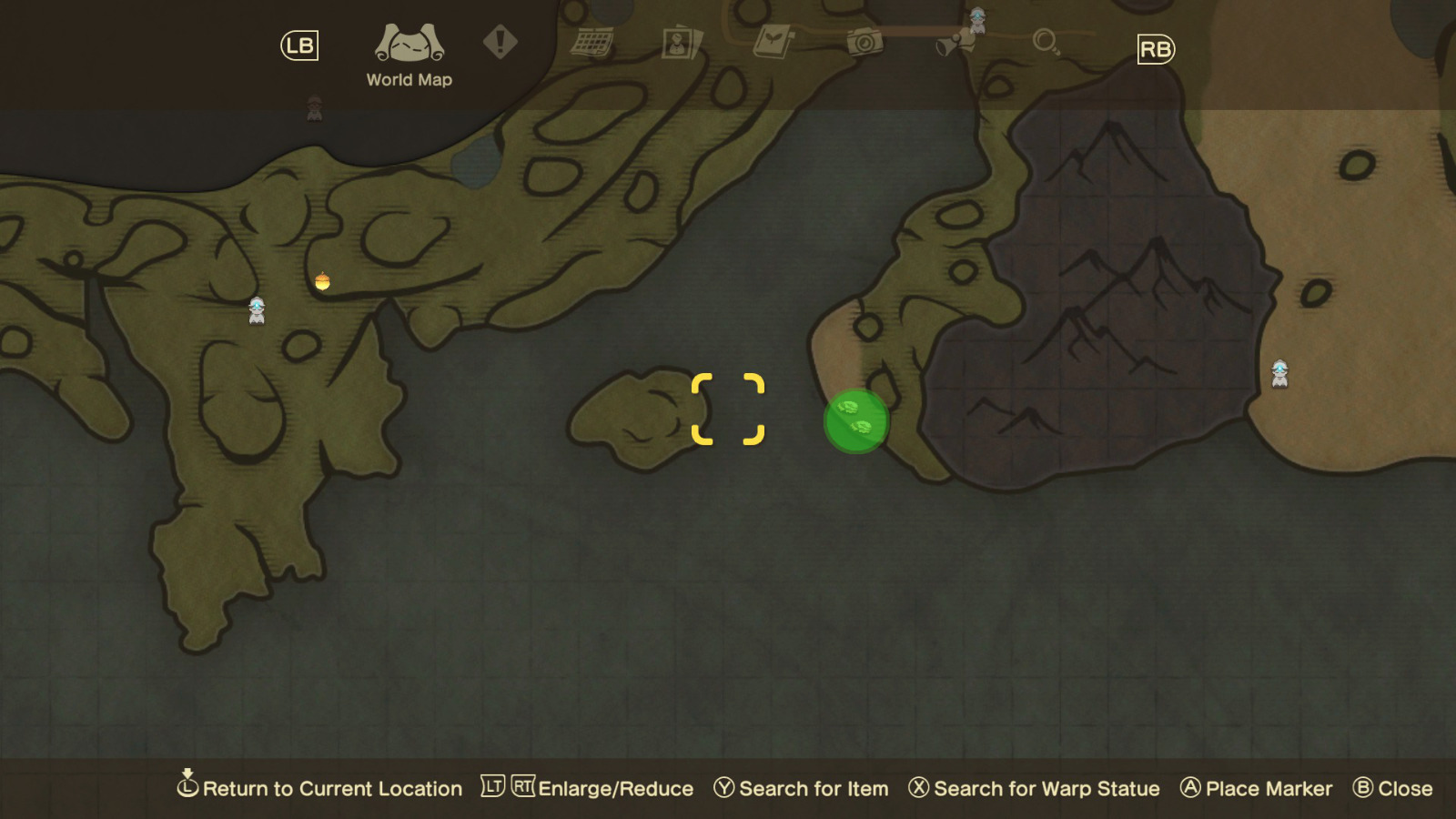Open the magnifying glass search icon
Screen dimensions: 1456x819
click(1048, 41)
